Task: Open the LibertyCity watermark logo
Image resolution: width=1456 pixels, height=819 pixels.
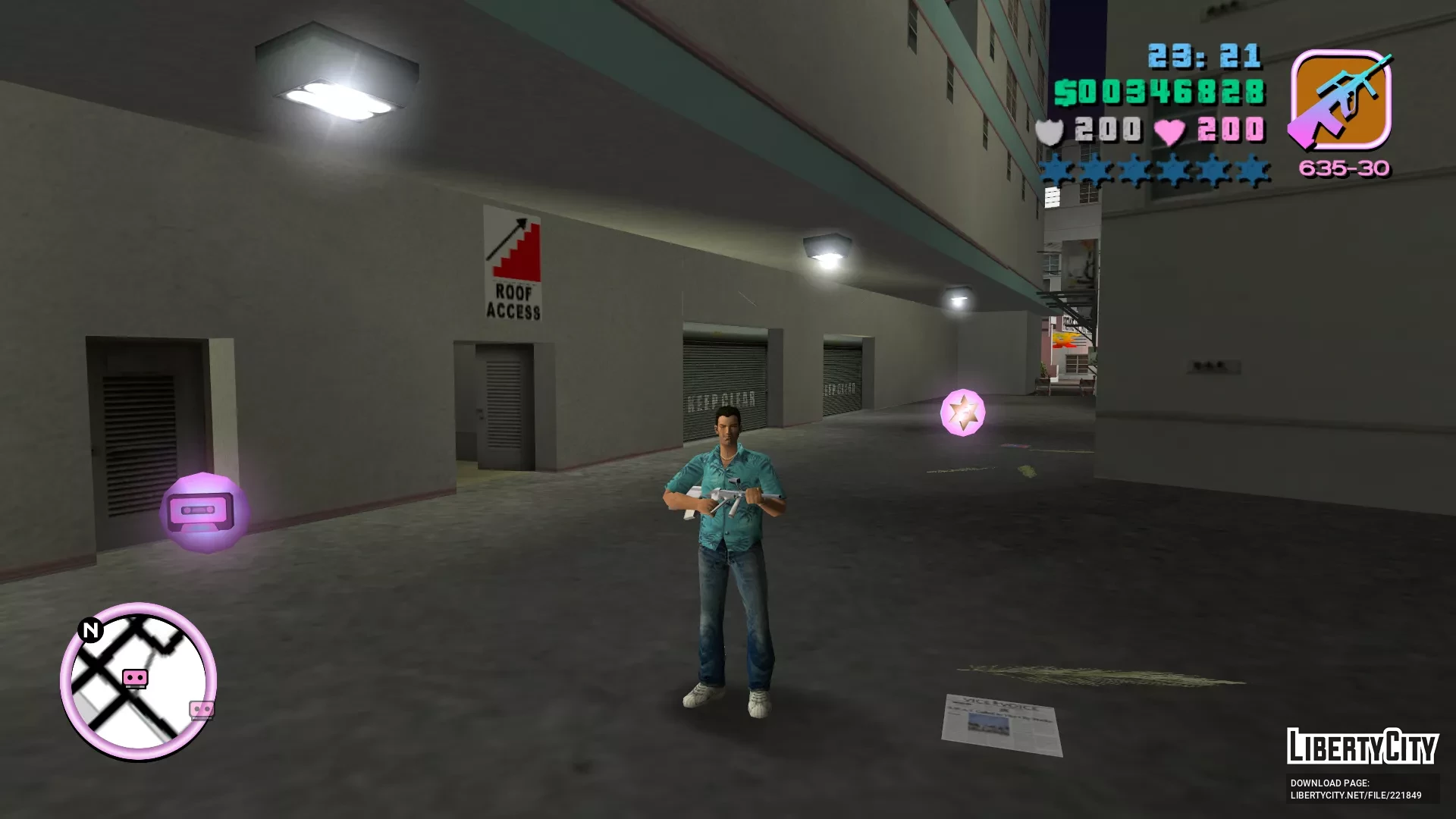Action: pyautogui.click(x=1362, y=747)
